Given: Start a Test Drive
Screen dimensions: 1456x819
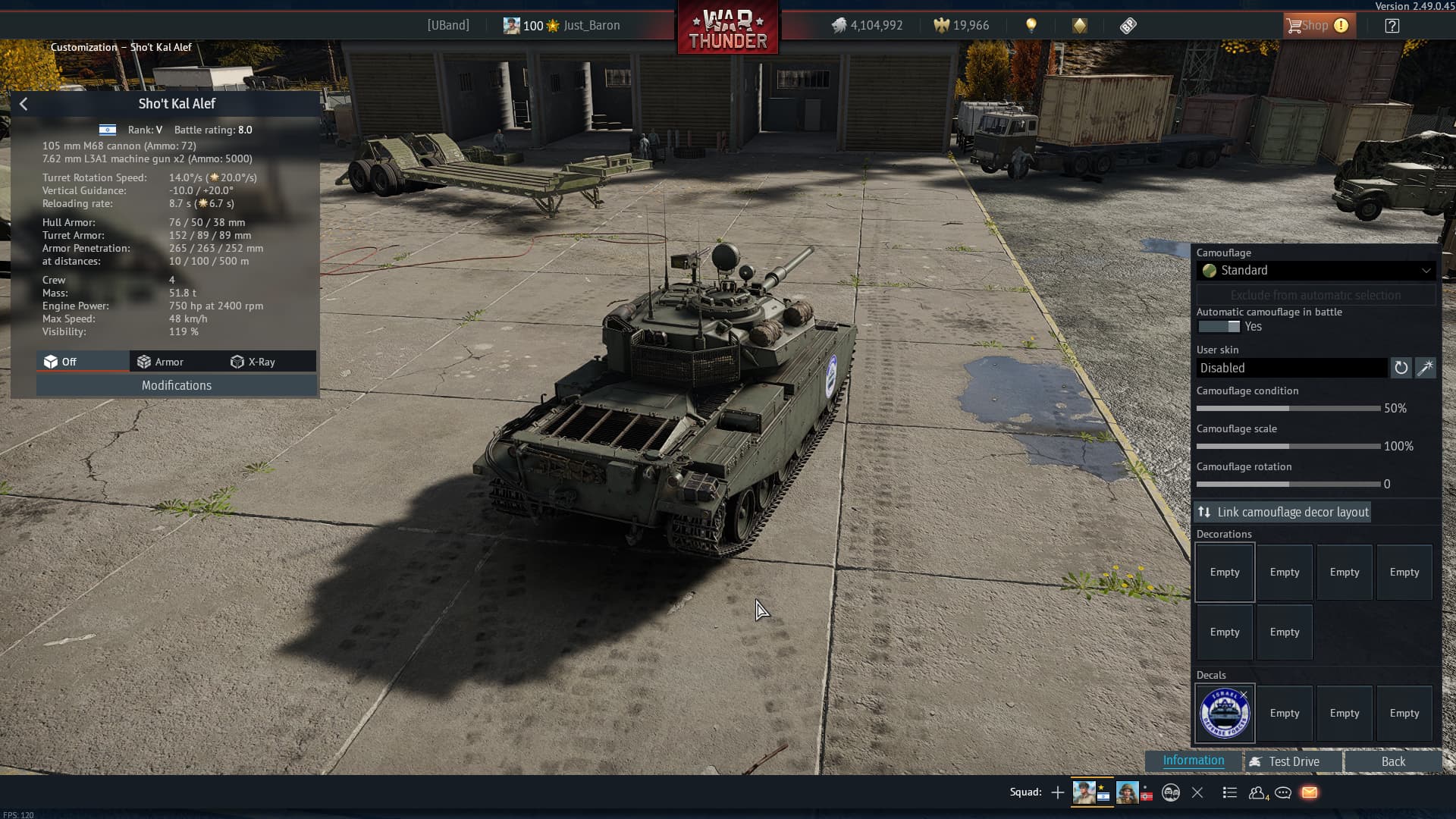Looking at the screenshot, I should click(x=1293, y=761).
